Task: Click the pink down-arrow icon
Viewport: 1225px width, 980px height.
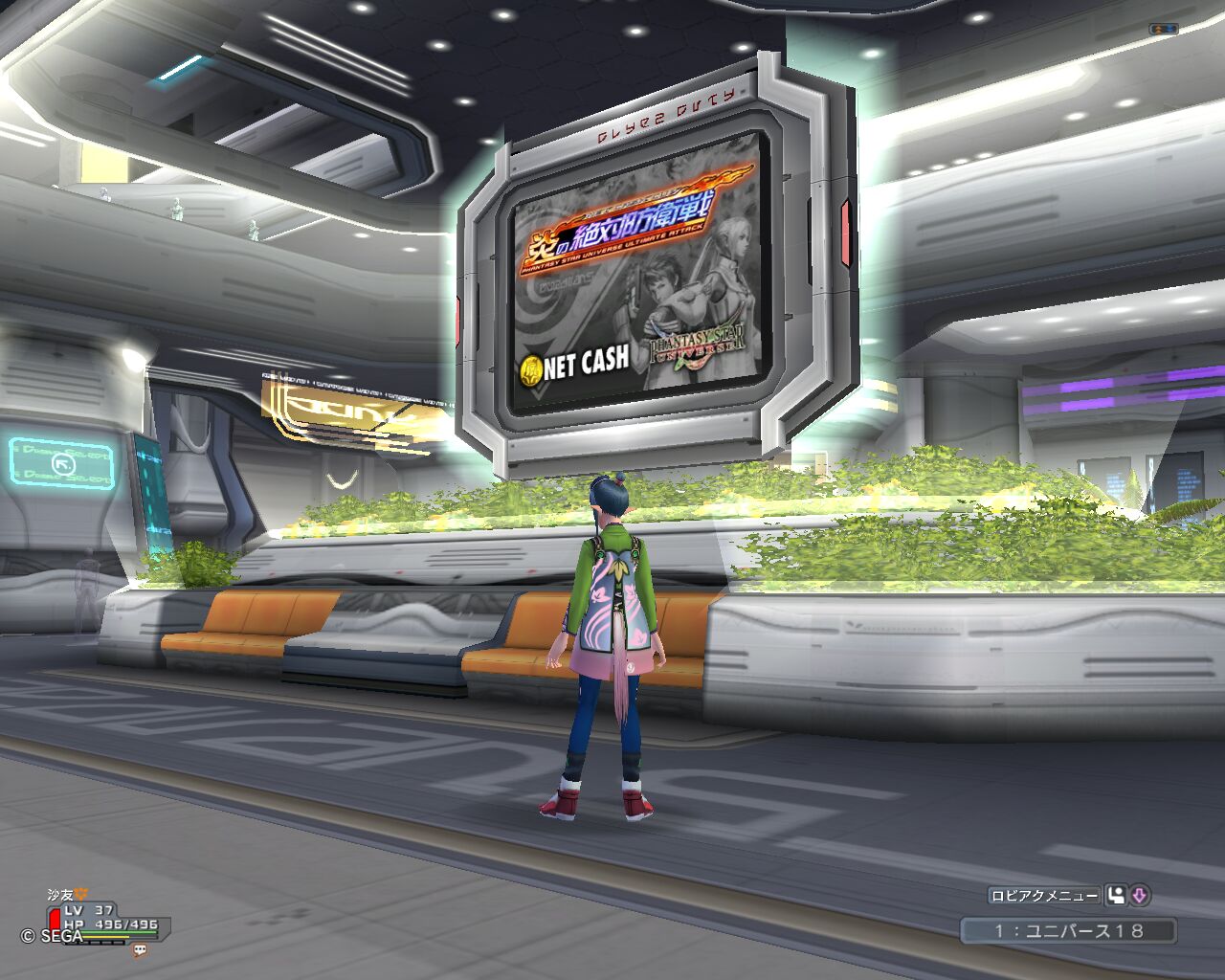Action: coord(1139,896)
